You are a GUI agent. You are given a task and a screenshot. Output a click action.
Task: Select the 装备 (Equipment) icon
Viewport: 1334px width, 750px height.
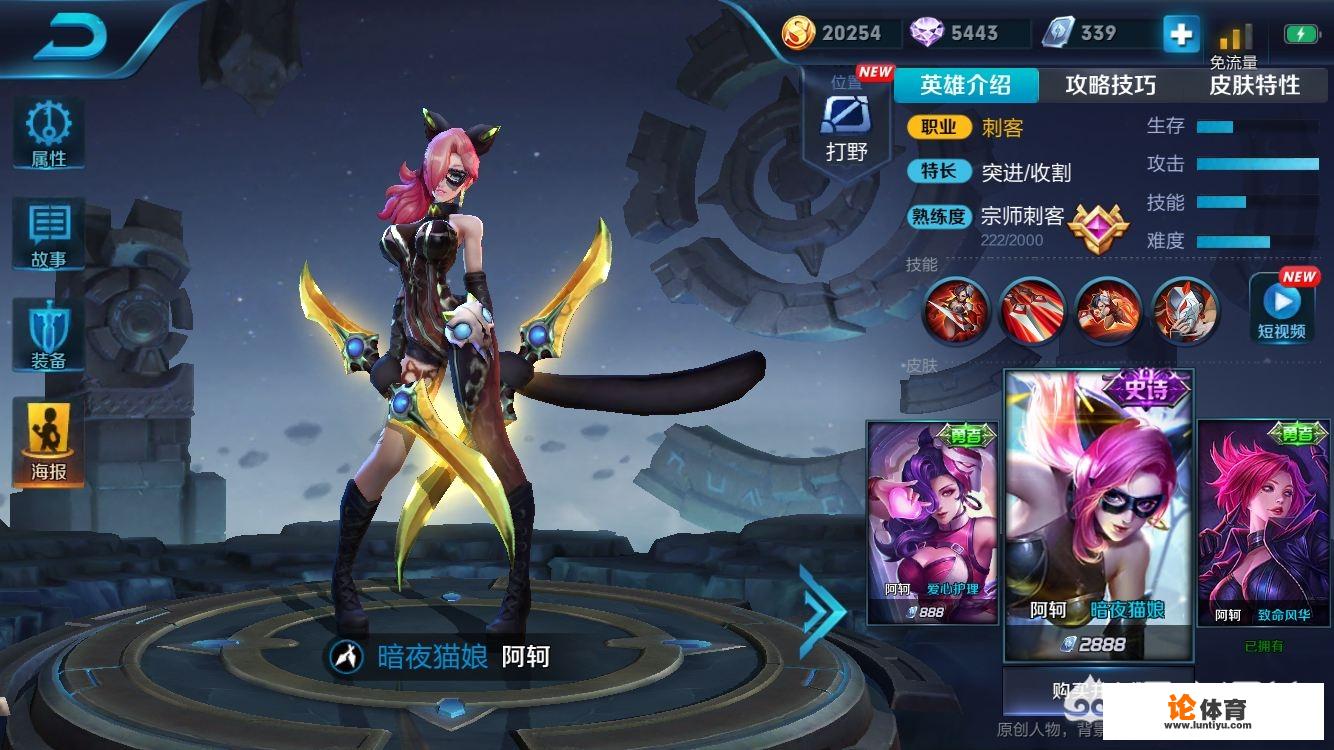[x=47, y=323]
